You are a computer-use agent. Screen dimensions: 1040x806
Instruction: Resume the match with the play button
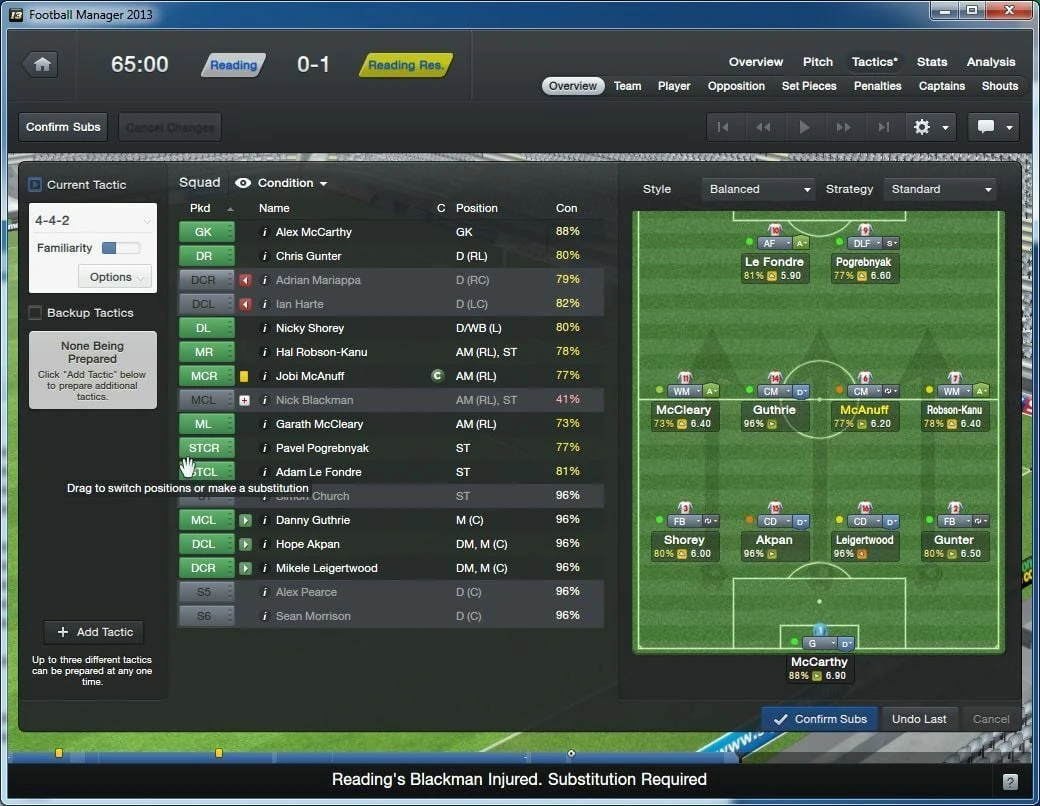point(804,127)
